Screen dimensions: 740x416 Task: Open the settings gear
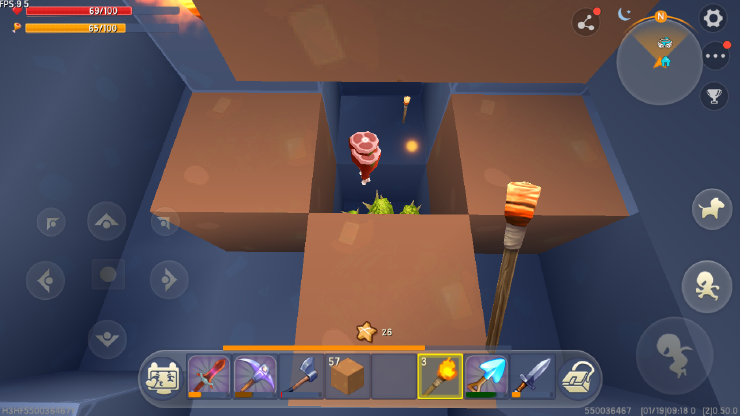(712, 18)
